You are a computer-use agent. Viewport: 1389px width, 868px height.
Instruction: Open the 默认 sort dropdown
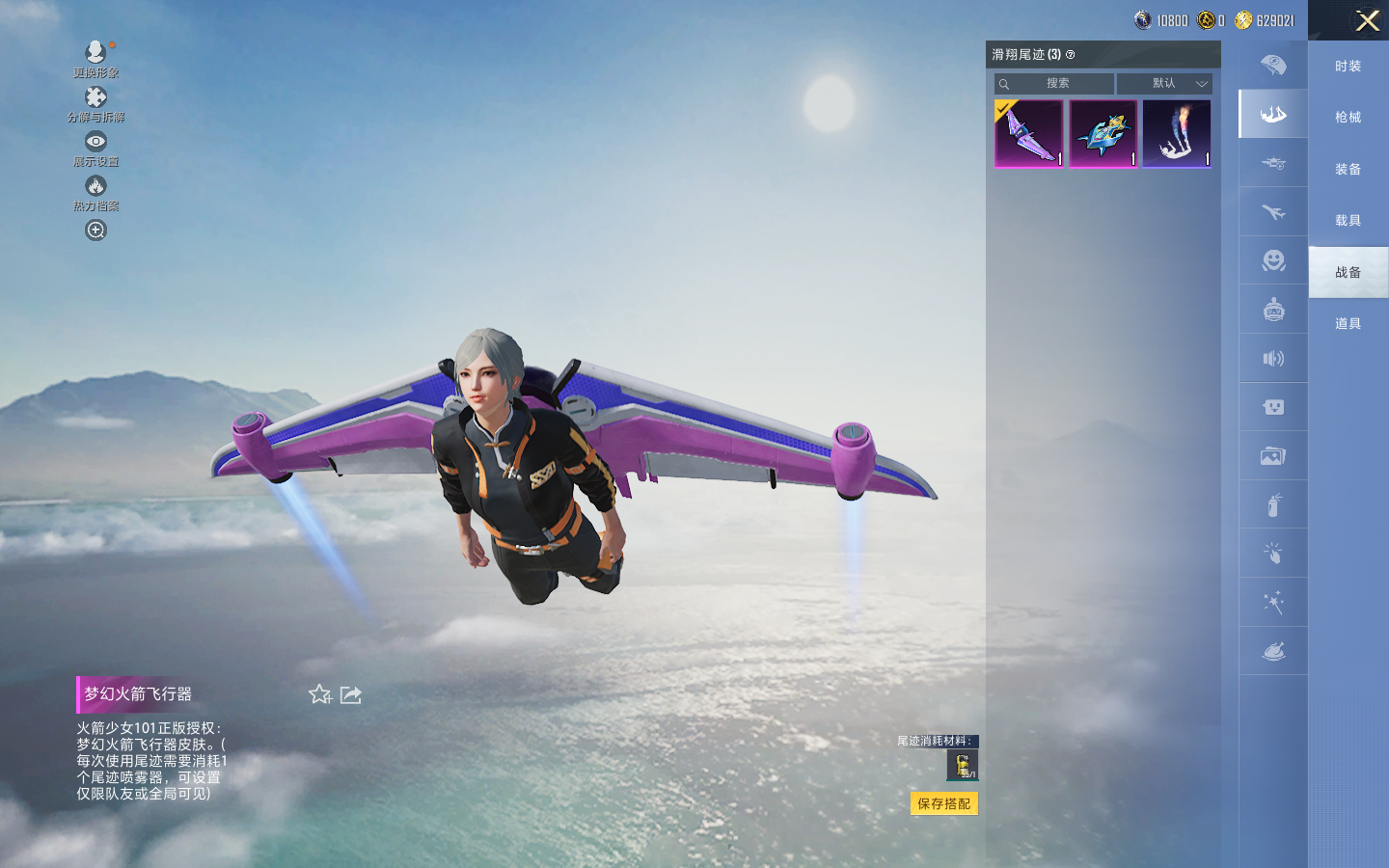point(1164,84)
